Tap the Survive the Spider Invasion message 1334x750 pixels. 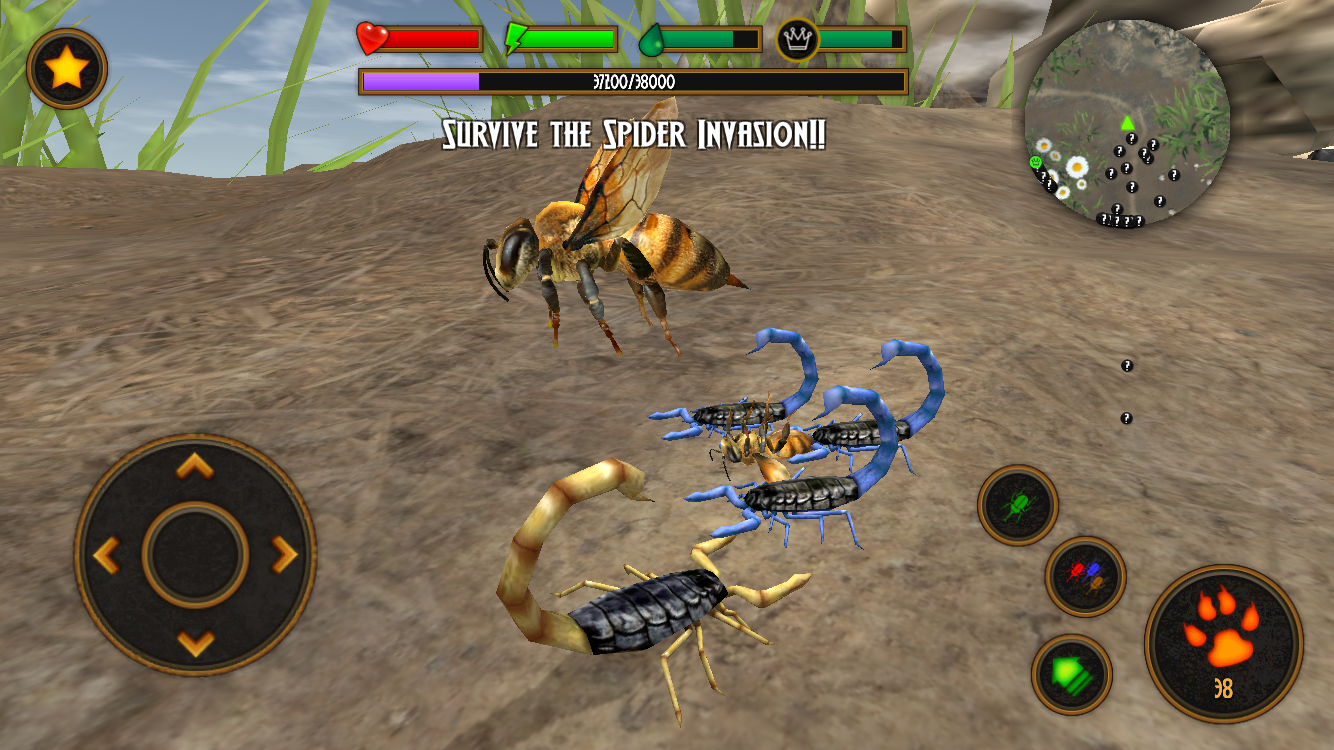633,134
